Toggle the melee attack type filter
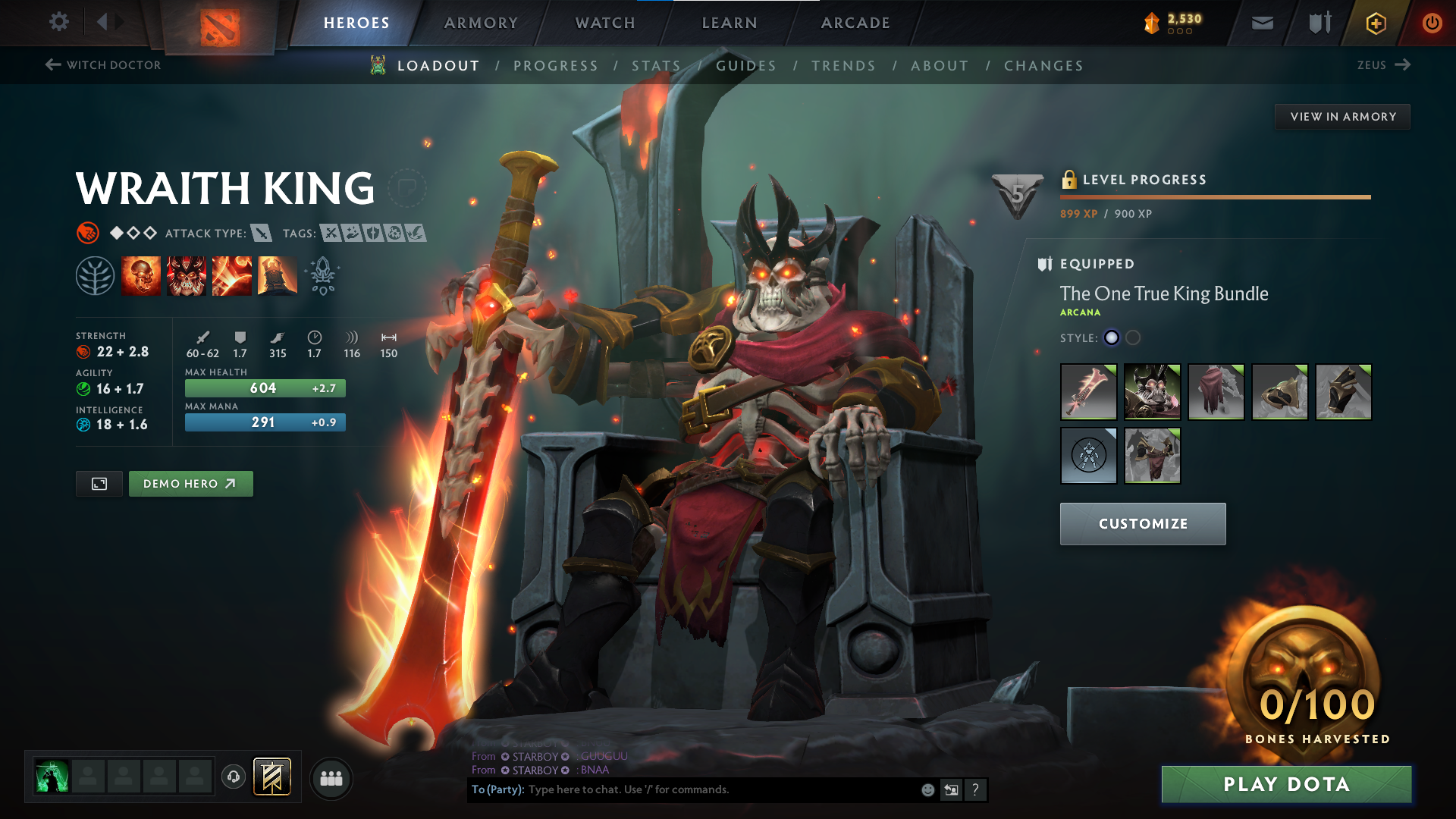 tap(262, 233)
